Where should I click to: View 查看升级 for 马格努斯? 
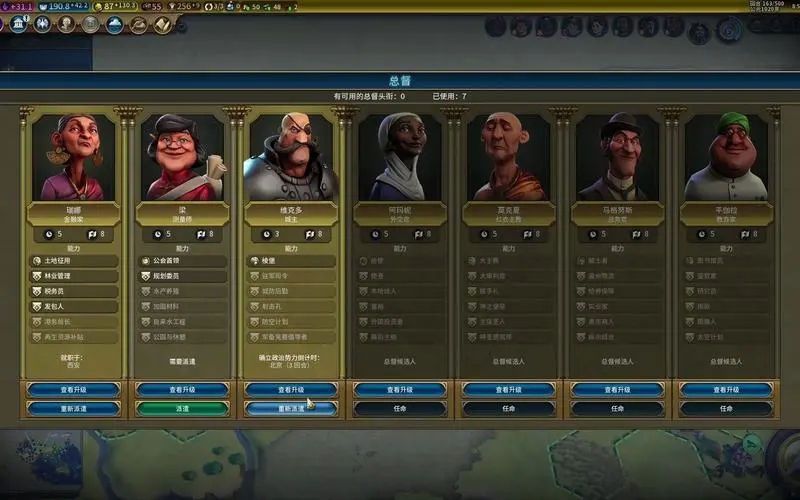coord(617,389)
